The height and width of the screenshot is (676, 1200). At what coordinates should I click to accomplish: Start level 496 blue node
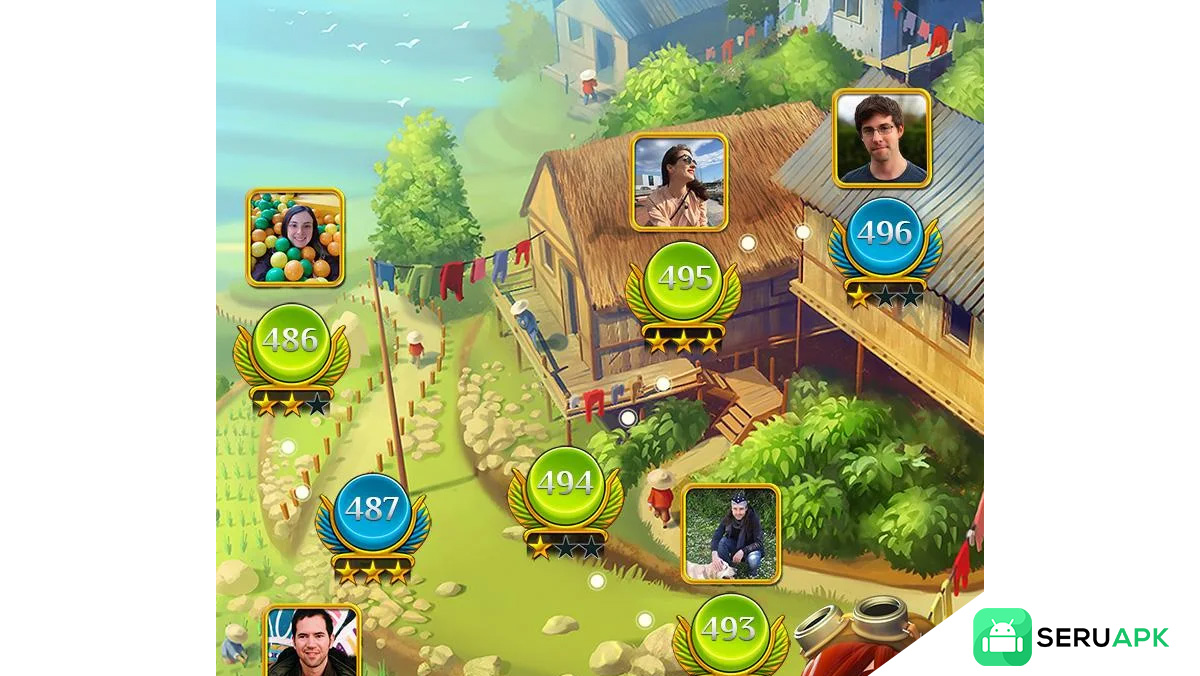point(884,234)
